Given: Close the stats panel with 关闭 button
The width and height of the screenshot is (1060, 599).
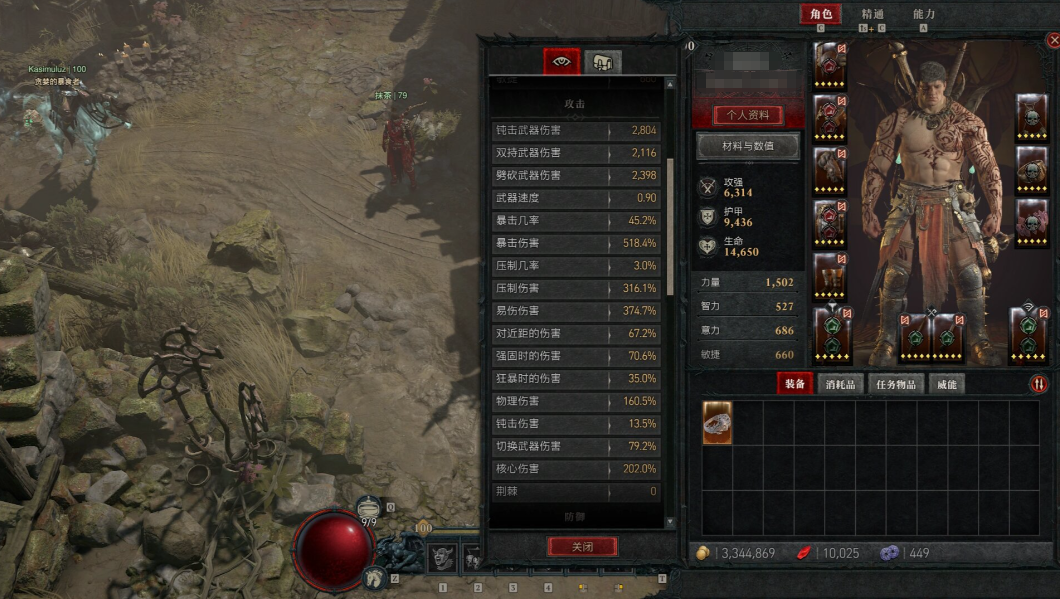Looking at the screenshot, I should (x=582, y=547).
